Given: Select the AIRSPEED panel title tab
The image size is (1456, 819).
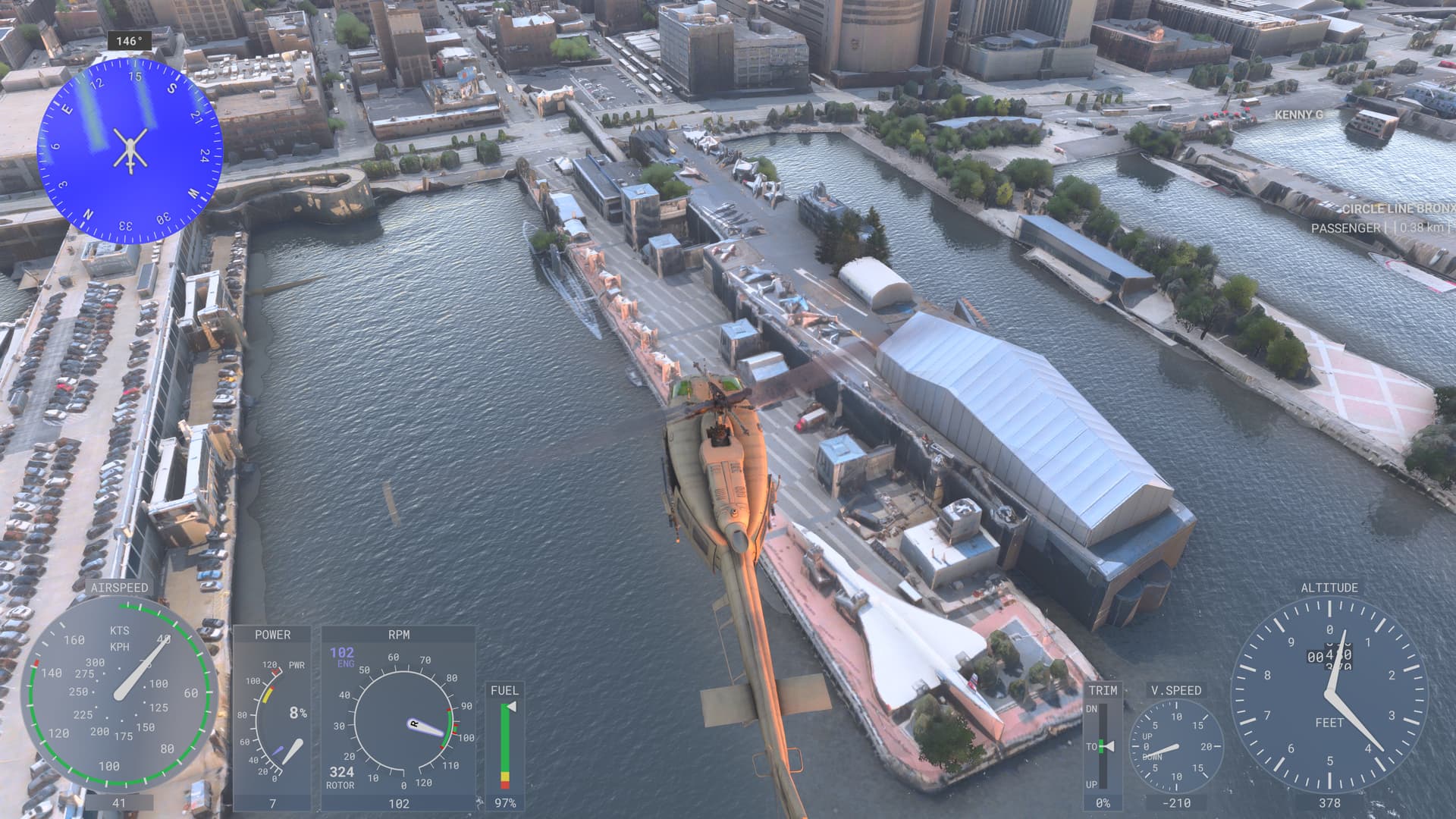Looking at the screenshot, I should pos(120,587).
